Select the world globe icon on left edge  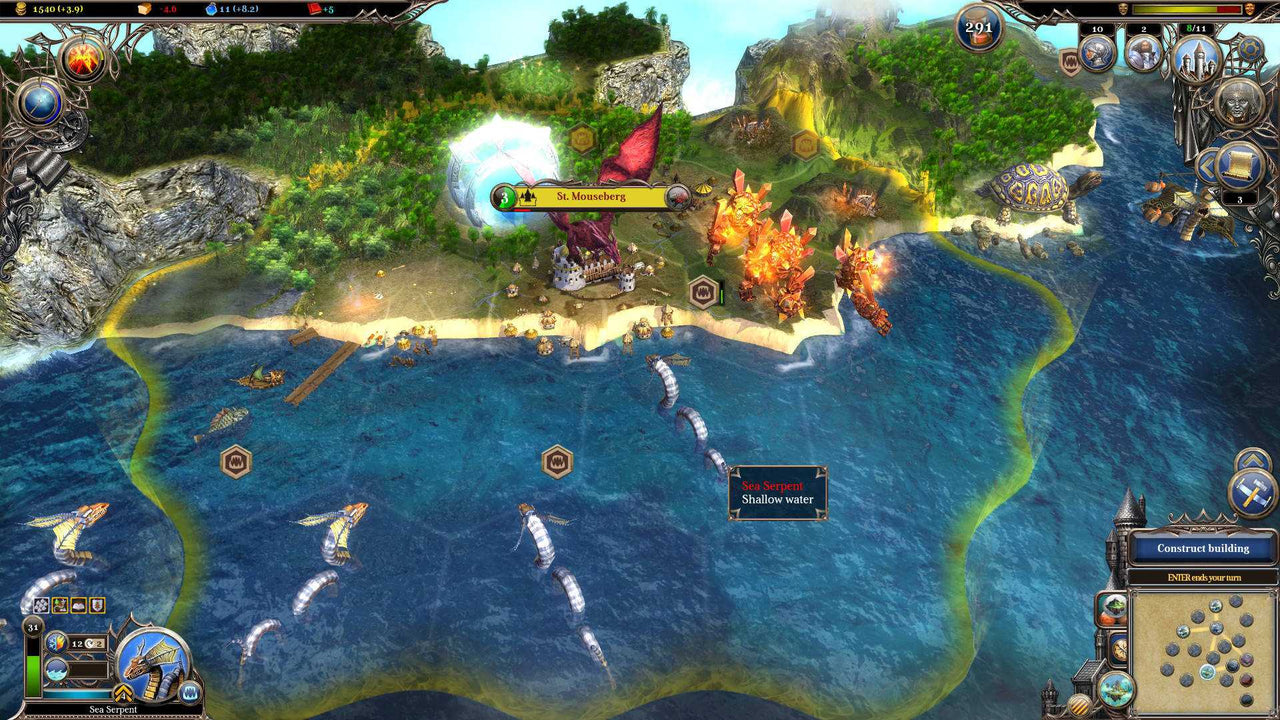(x=40, y=102)
